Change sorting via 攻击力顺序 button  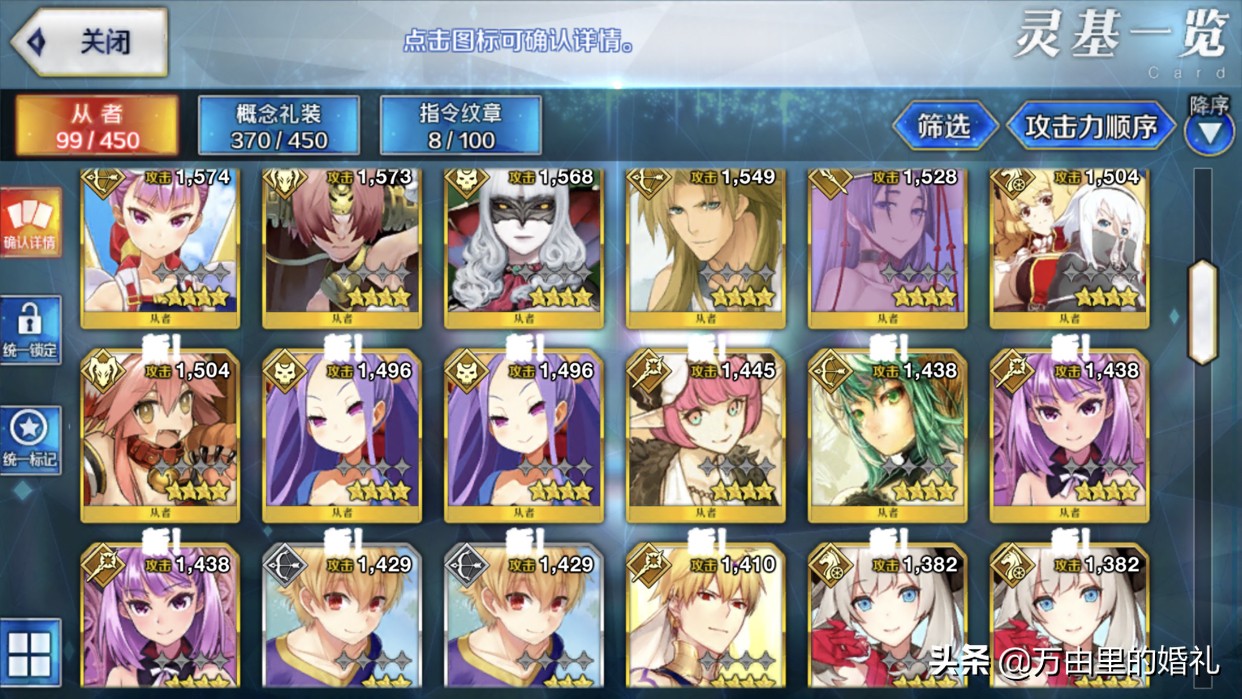[x=1090, y=127]
